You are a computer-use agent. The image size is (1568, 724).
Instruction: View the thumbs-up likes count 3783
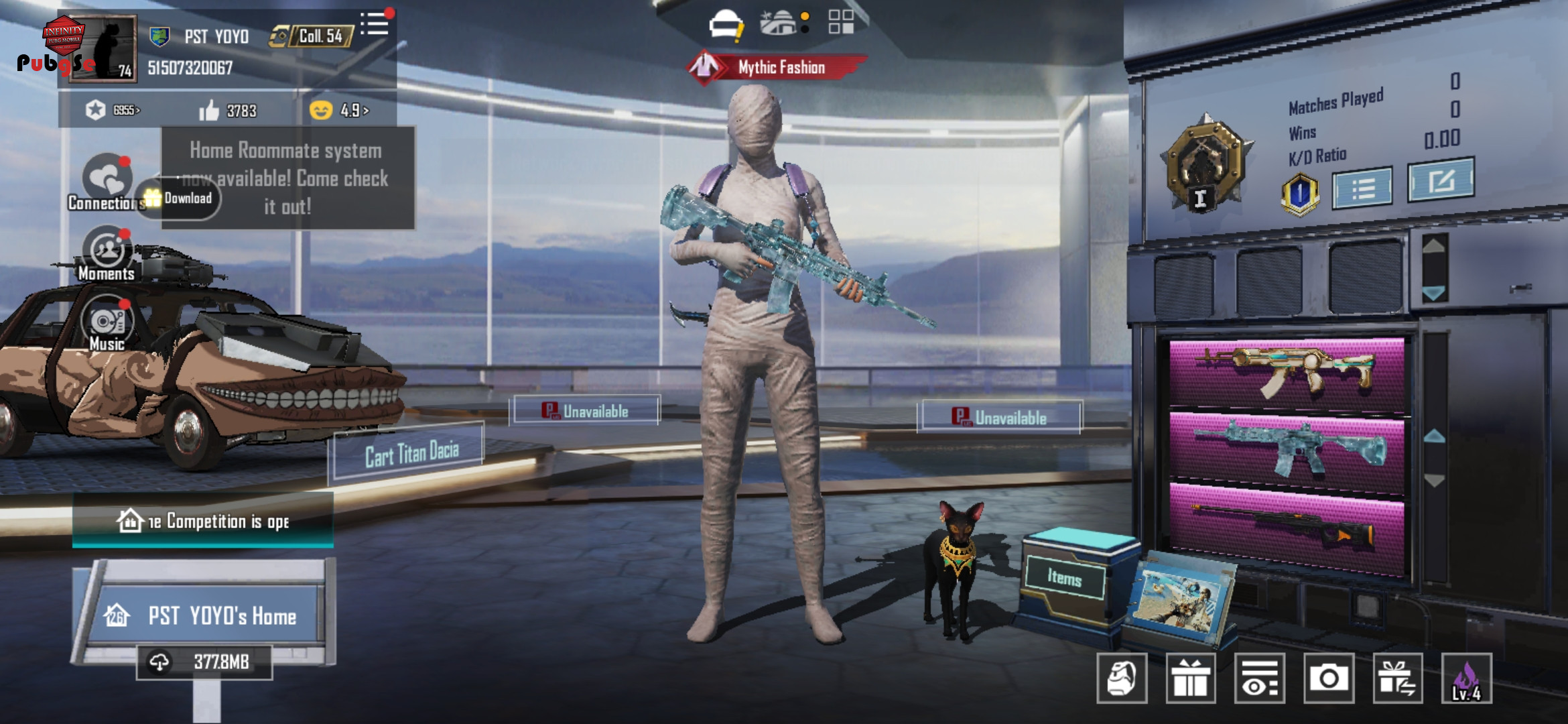pyautogui.click(x=228, y=110)
